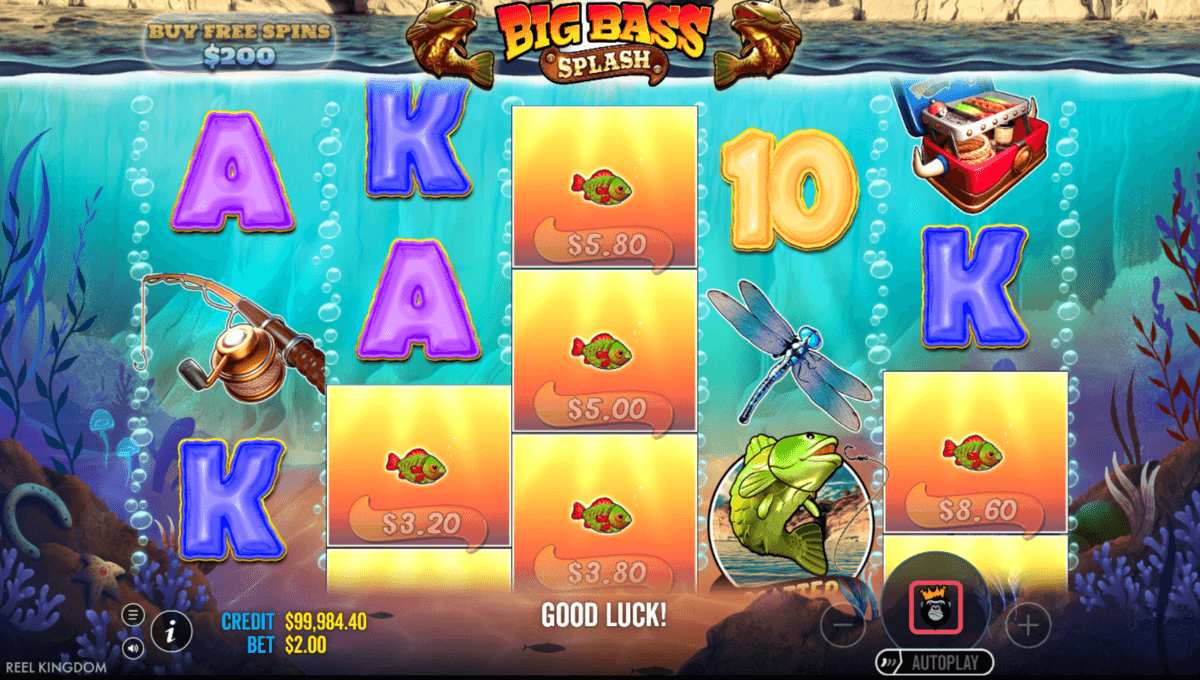The image size is (1200, 680).
Task: Open the hamburger menu
Action: 133,613
